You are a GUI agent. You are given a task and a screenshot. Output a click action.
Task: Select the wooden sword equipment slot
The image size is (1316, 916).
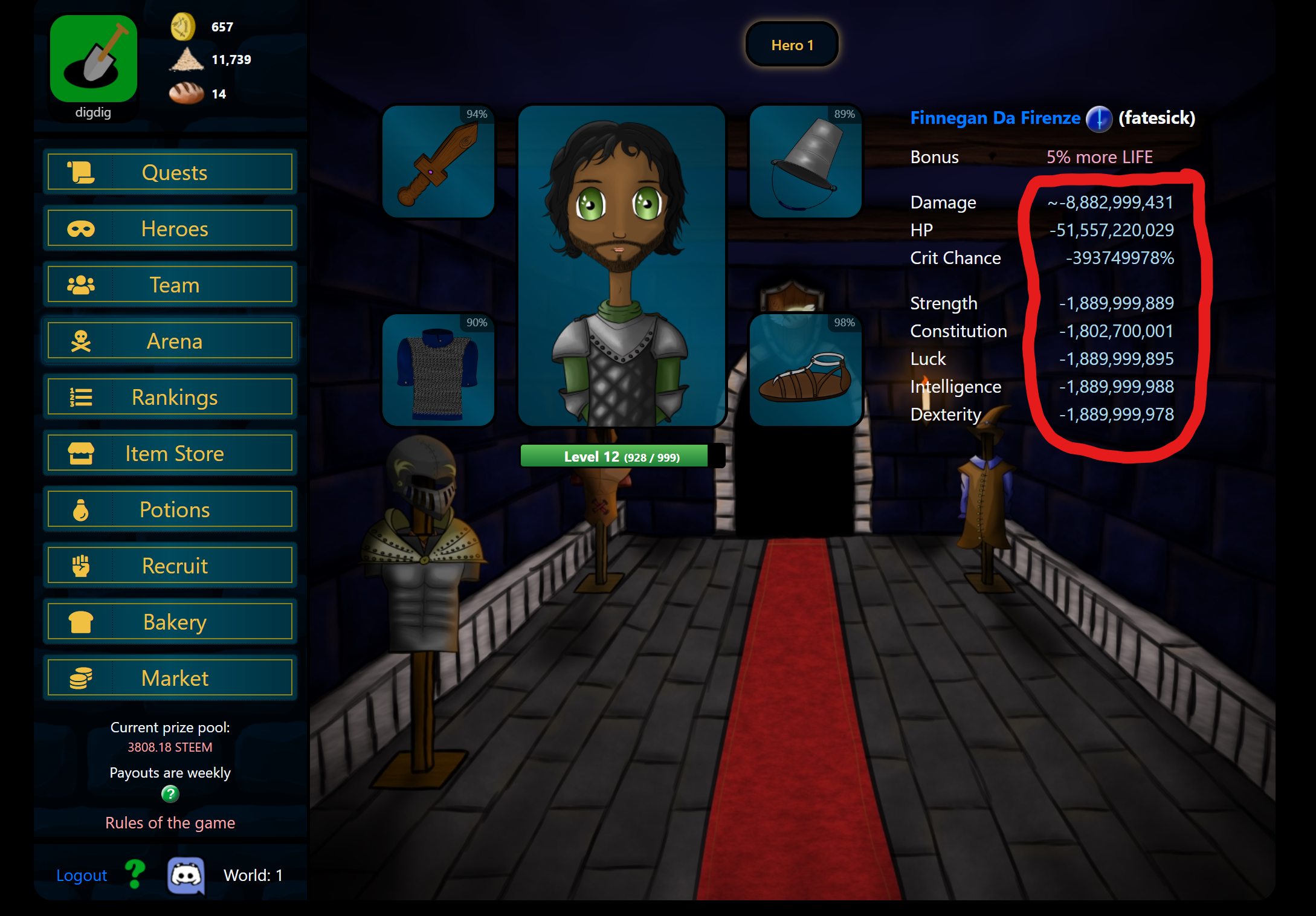click(x=439, y=162)
